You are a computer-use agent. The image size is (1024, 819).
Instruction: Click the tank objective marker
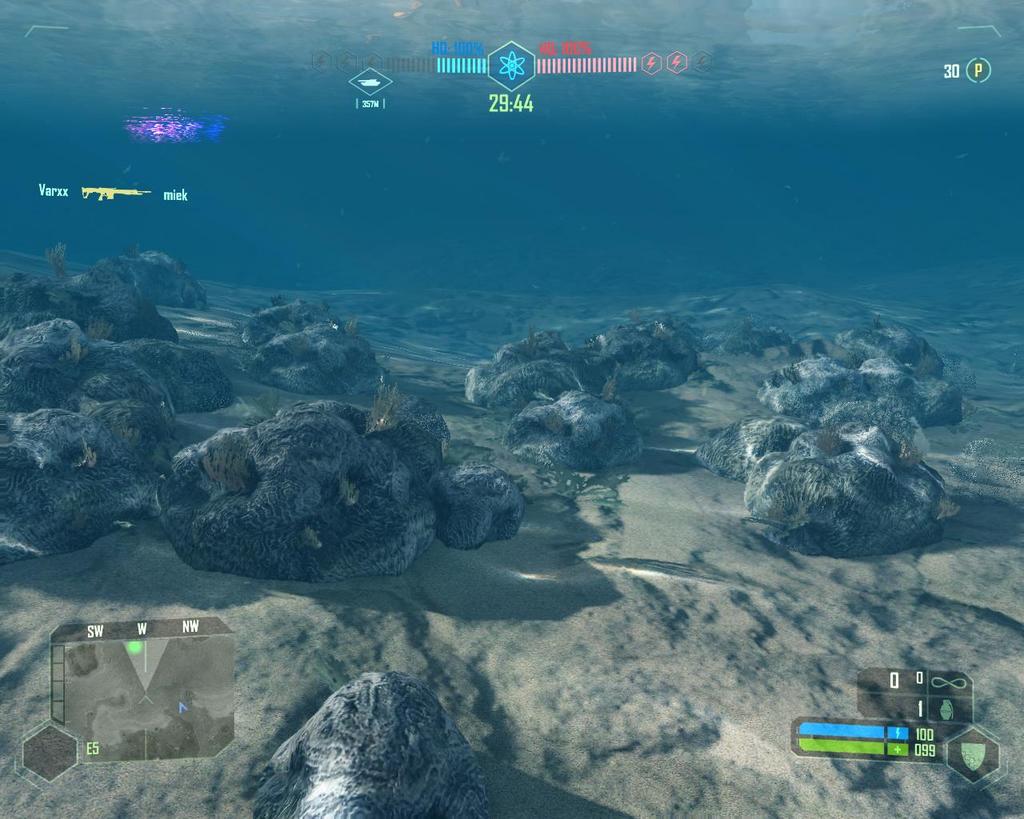pos(370,82)
